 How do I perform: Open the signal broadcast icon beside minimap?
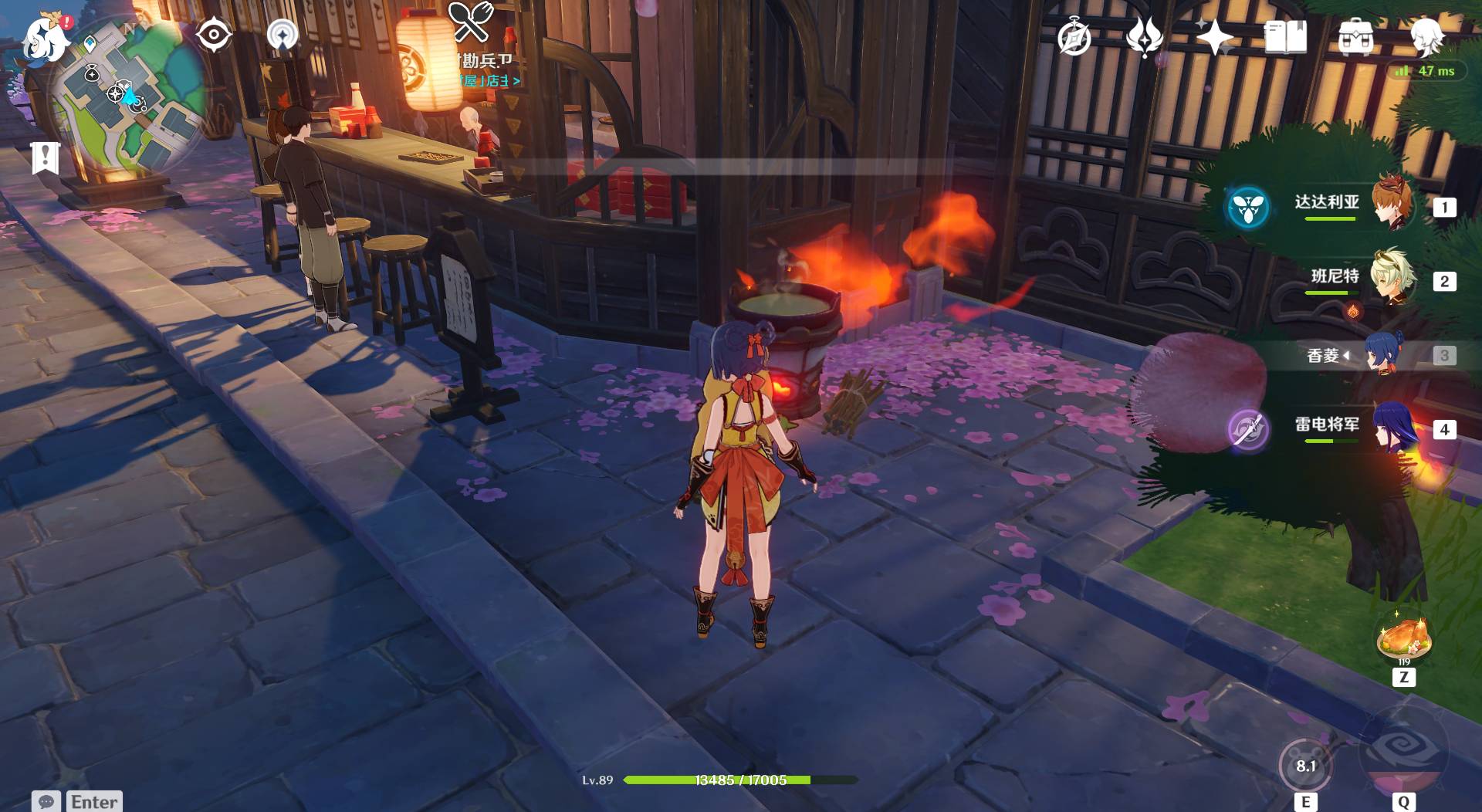283,35
